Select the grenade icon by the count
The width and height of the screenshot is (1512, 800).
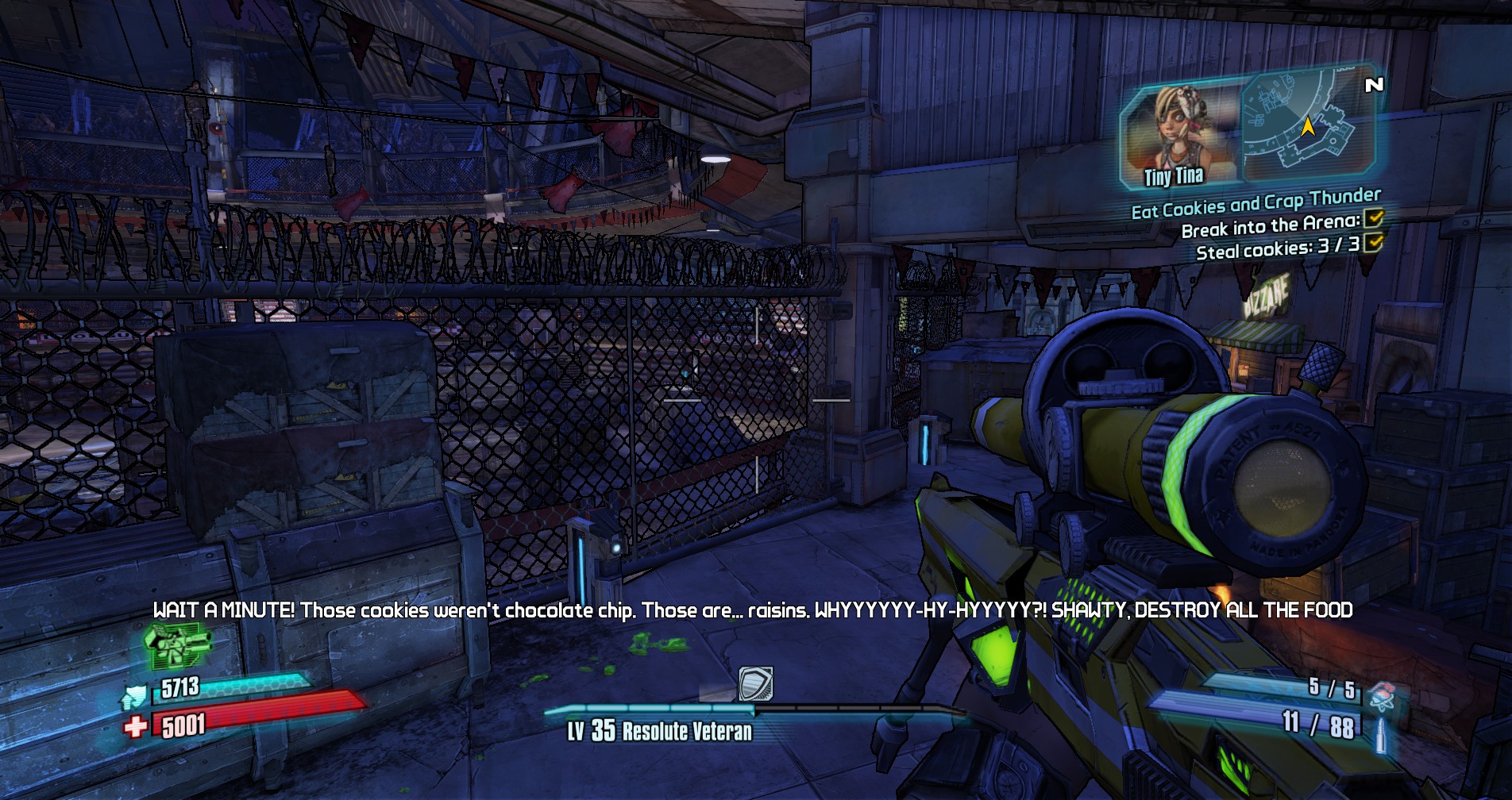tap(1383, 696)
